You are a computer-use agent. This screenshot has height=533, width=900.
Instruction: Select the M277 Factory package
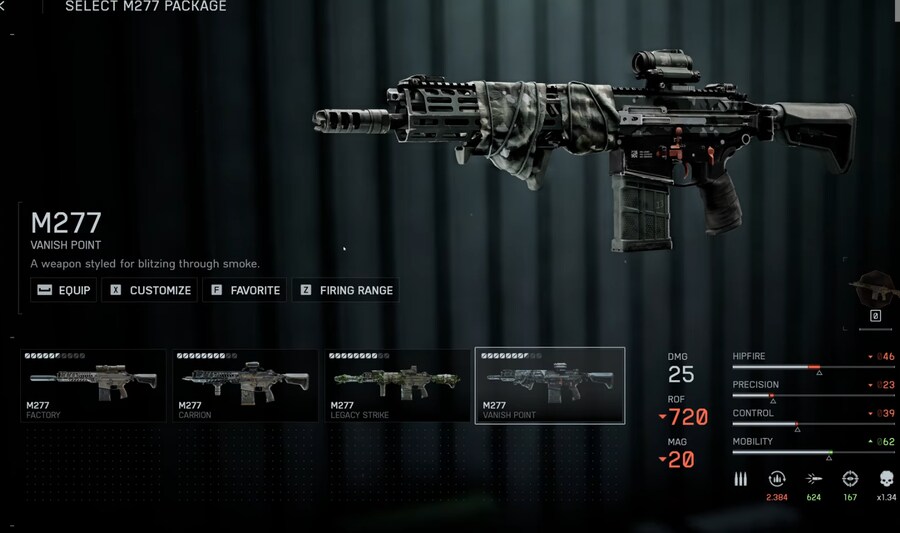[x=93, y=385]
